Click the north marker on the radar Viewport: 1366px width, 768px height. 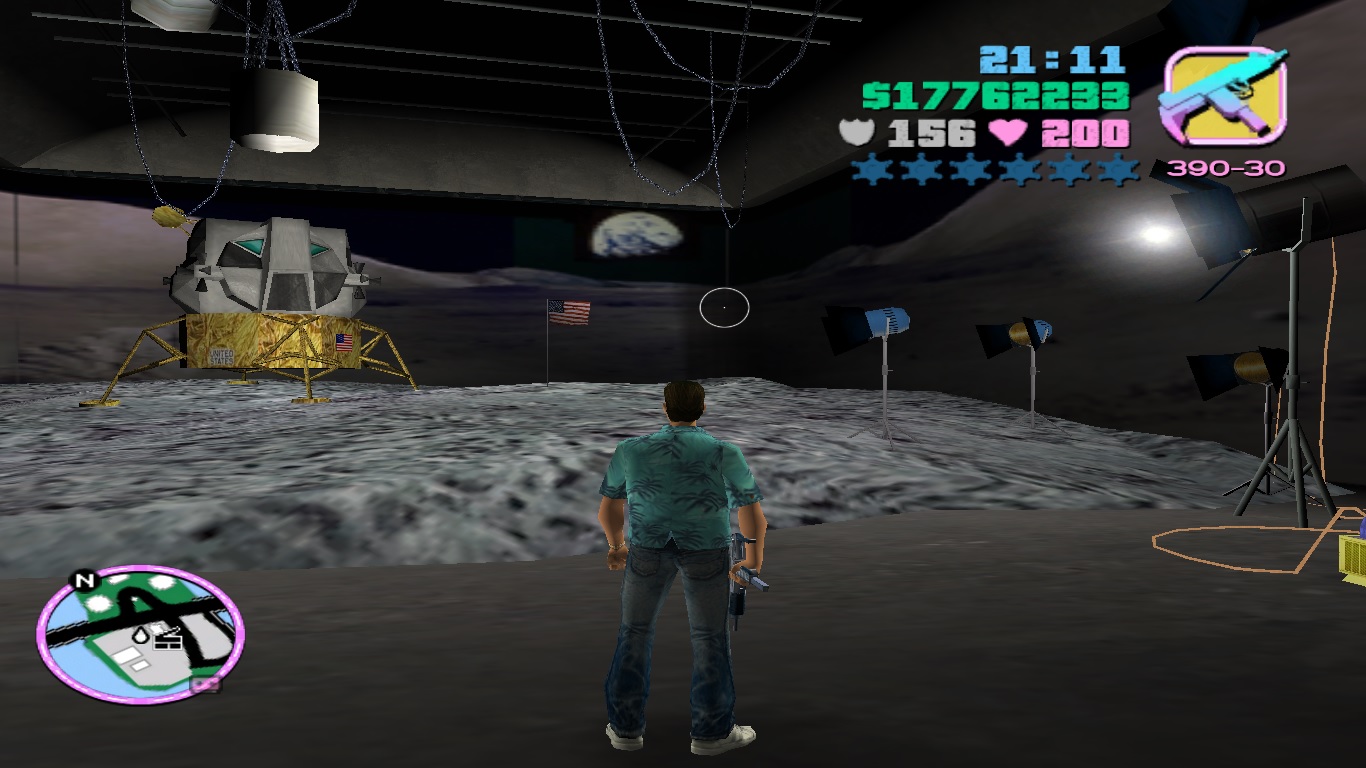point(84,580)
